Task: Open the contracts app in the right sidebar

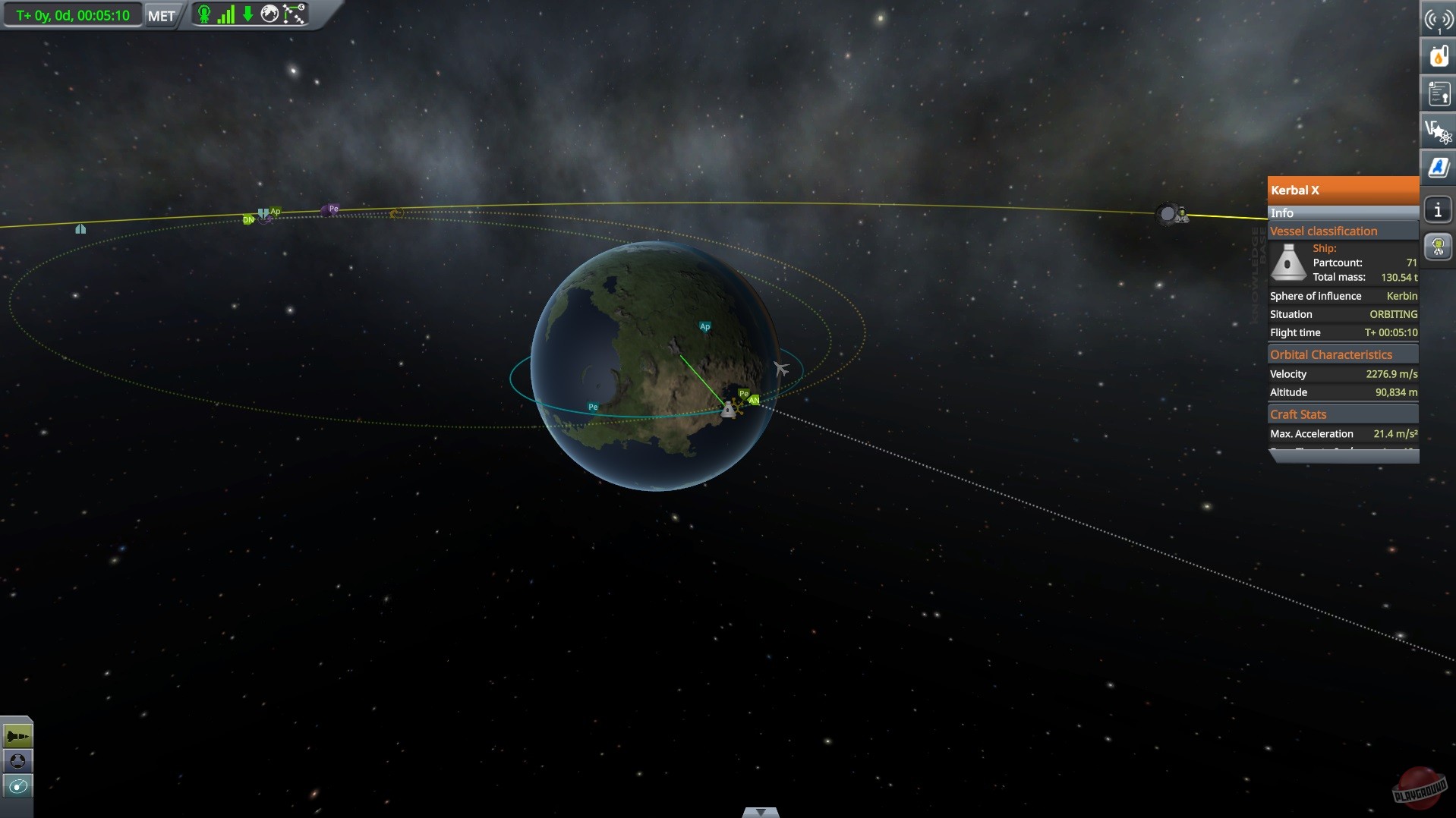Action: tap(1437, 93)
